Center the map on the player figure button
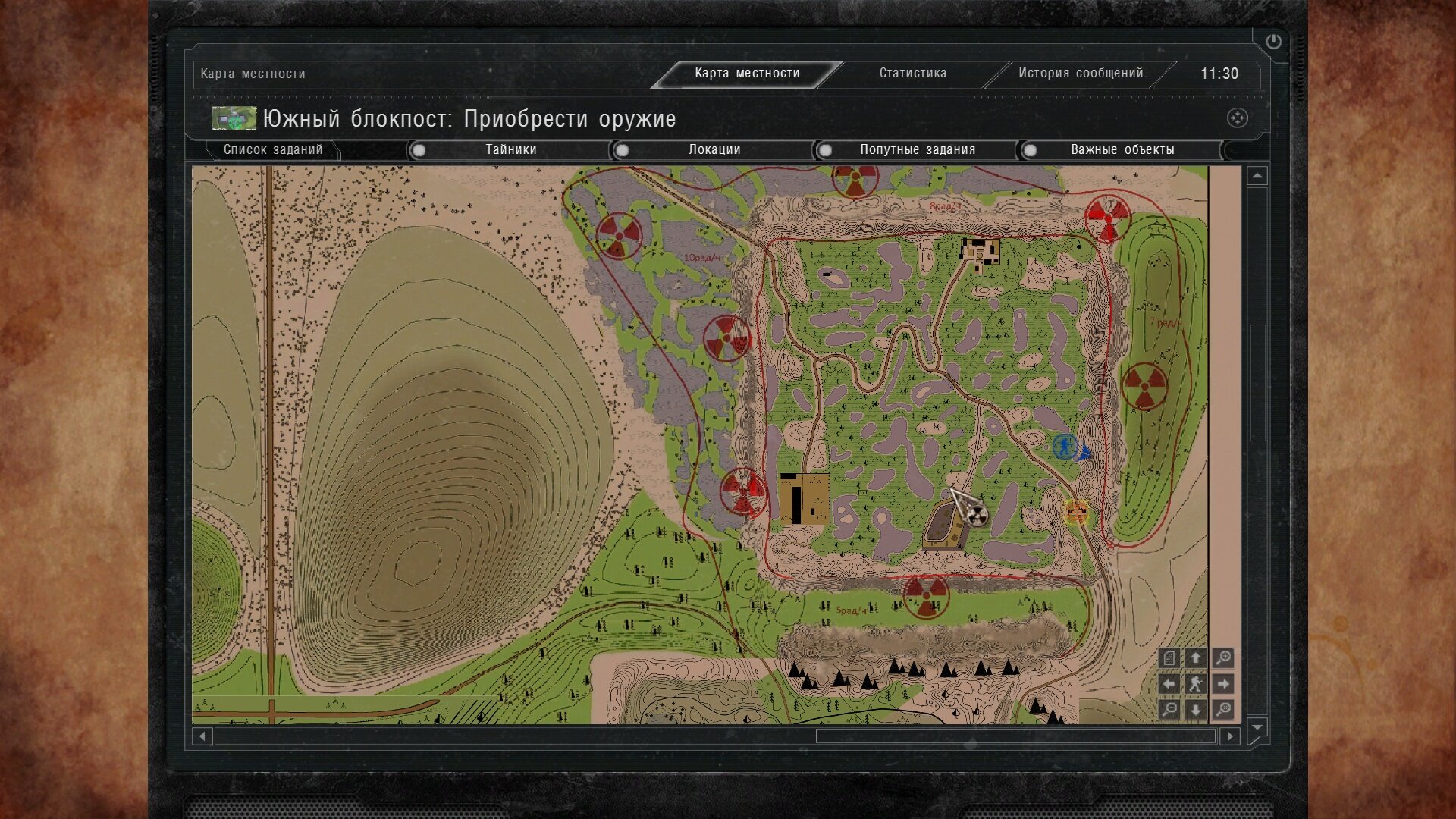Image resolution: width=1456 pixels, height=819 pixels. point(1196,684)
